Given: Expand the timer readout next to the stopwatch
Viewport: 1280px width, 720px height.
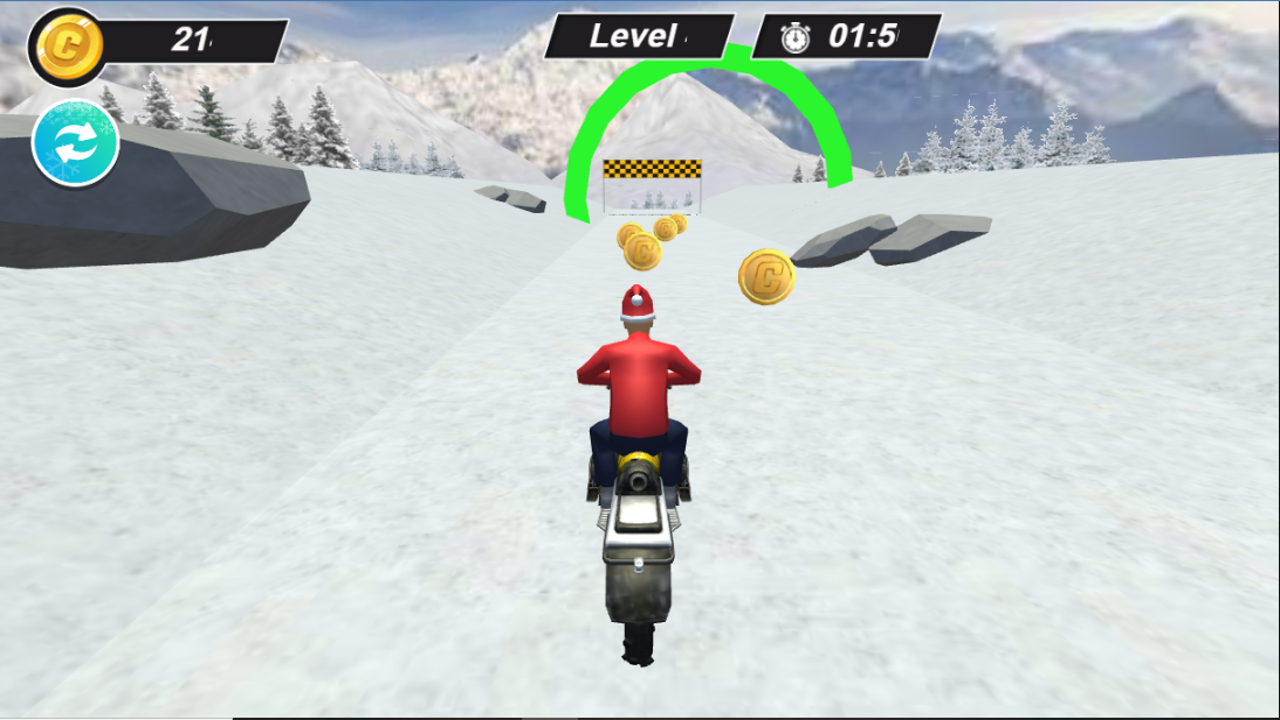Looking at the screenshot, I should 862,37.
